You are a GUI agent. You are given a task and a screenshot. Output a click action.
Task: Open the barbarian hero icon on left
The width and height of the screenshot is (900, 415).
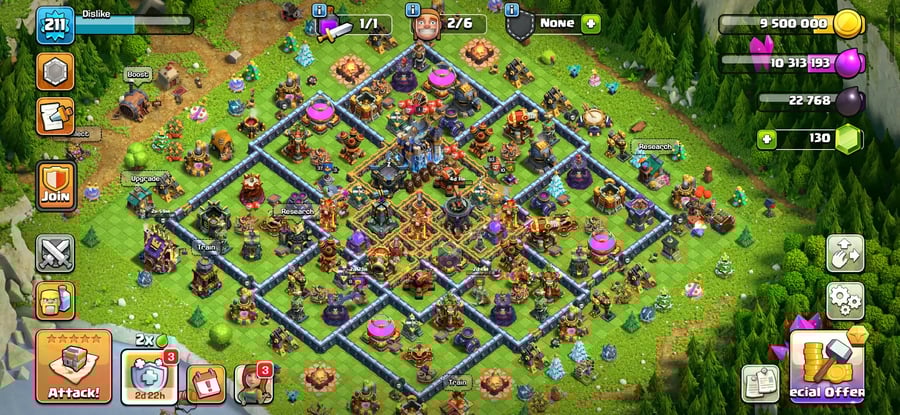coord(55,299)
